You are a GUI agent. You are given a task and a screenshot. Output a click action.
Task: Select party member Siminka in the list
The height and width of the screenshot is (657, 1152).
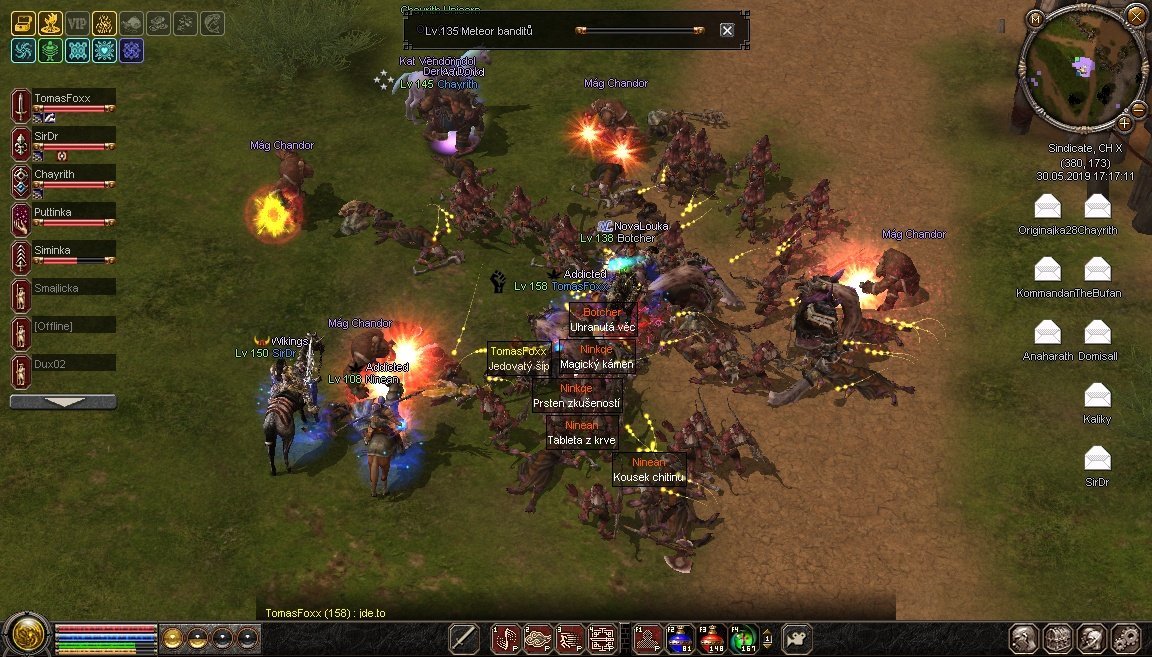pyautogui.click(x=73, y=250)
